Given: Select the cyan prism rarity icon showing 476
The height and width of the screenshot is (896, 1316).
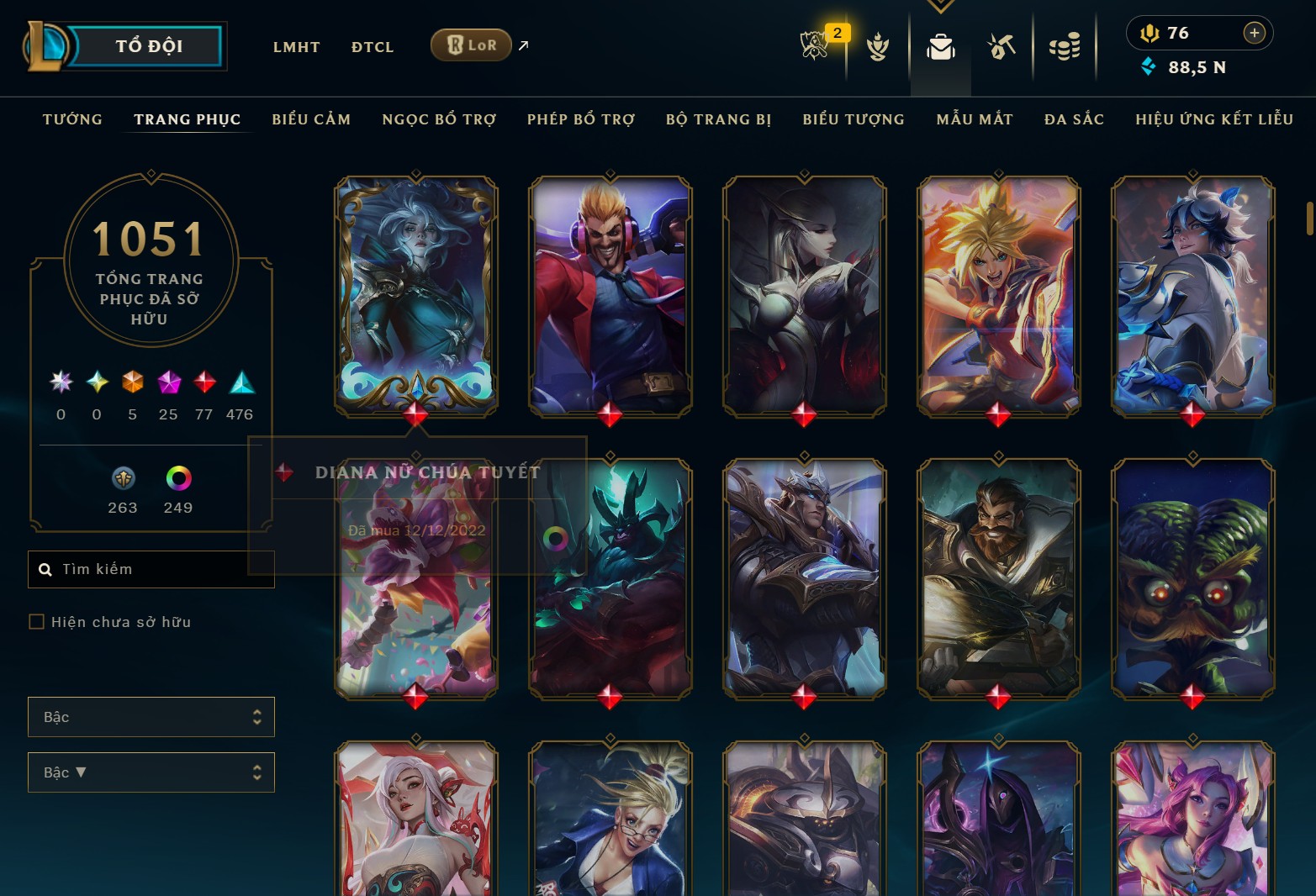Looking at the screenshot, I should (240, 384).
